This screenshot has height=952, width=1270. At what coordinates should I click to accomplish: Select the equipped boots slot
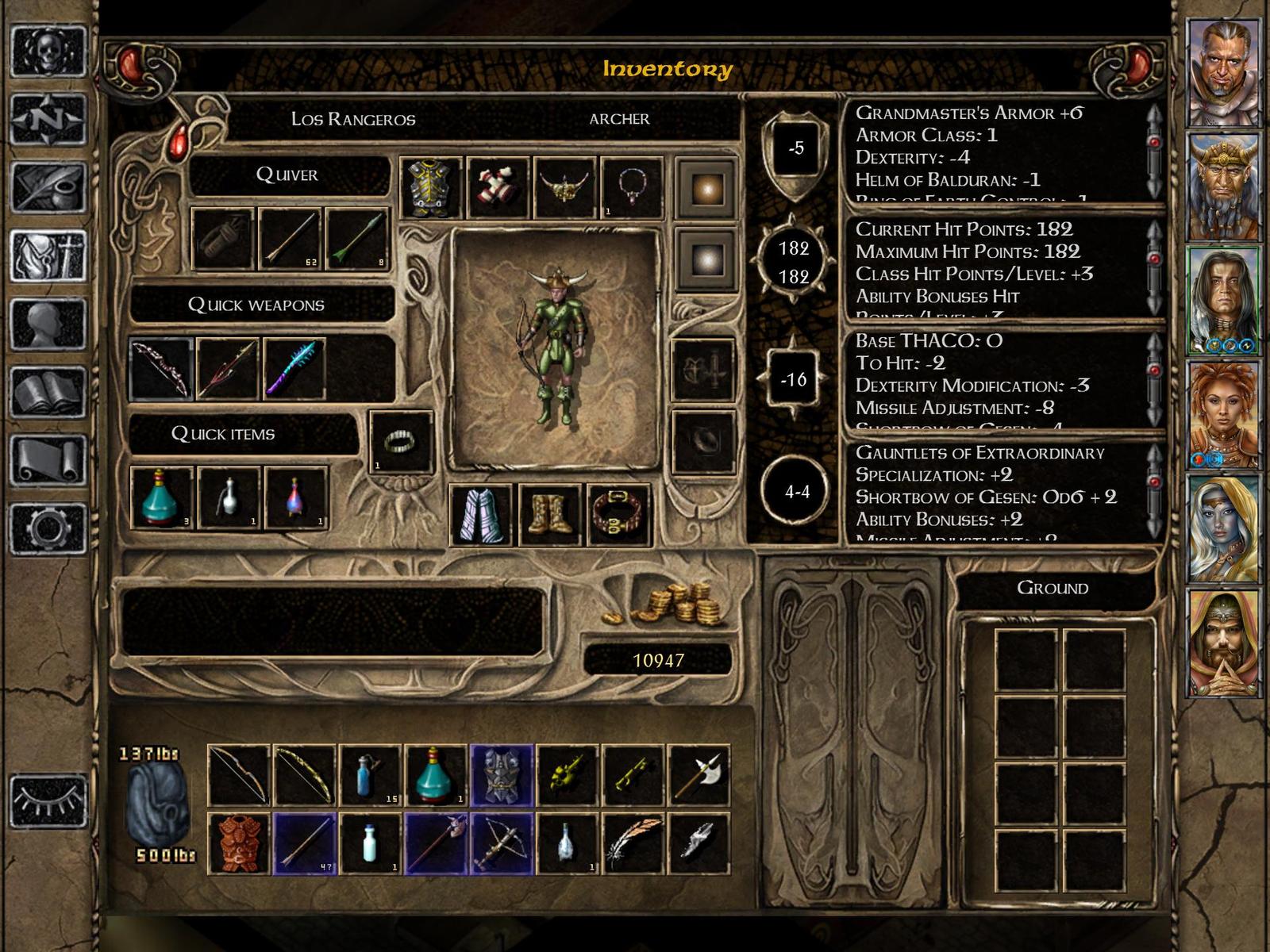[550, 515]
